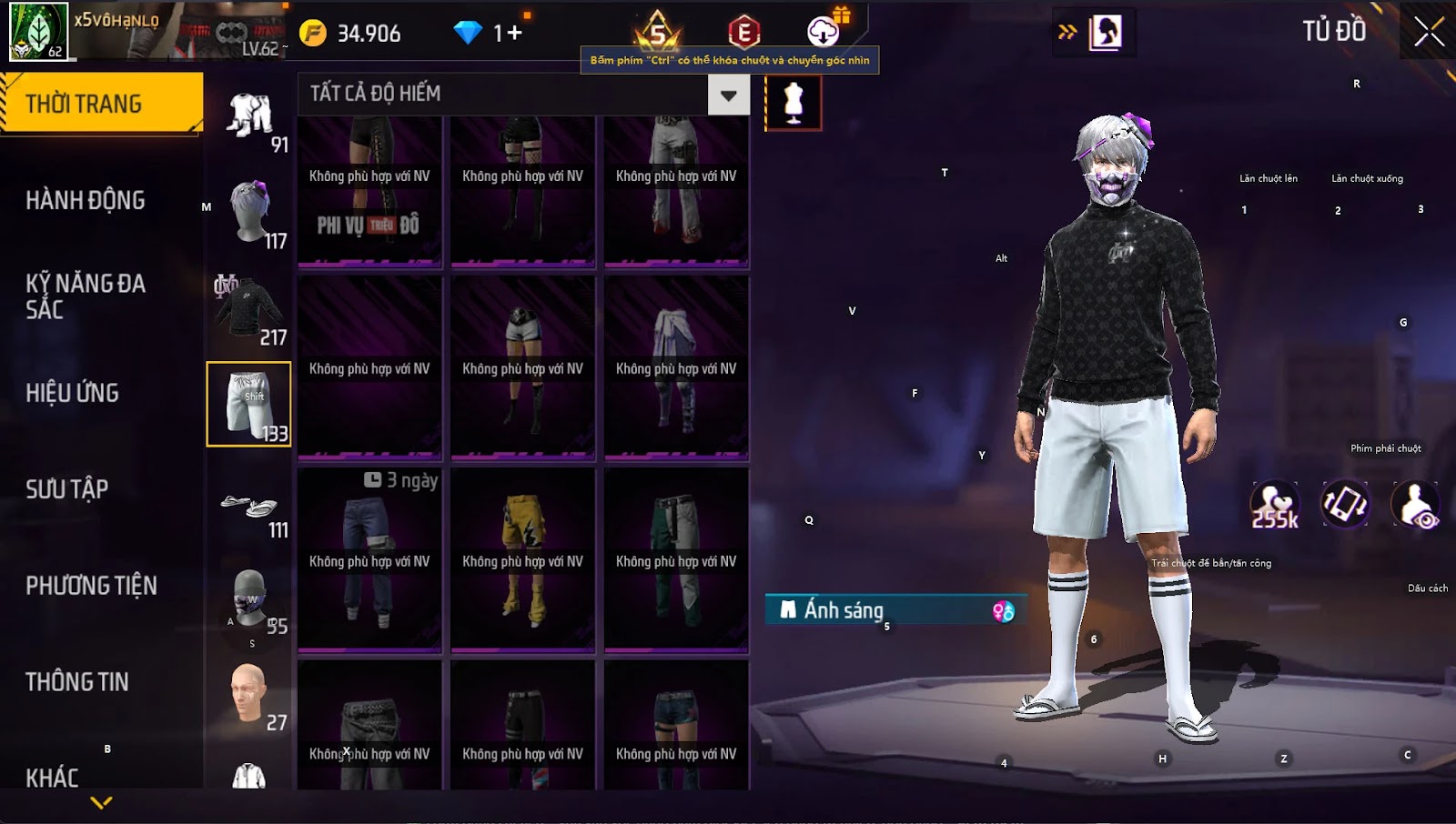The image size is (1456, 824).
Task: Choose the hair and head category icon
Action: coord(249,211)
